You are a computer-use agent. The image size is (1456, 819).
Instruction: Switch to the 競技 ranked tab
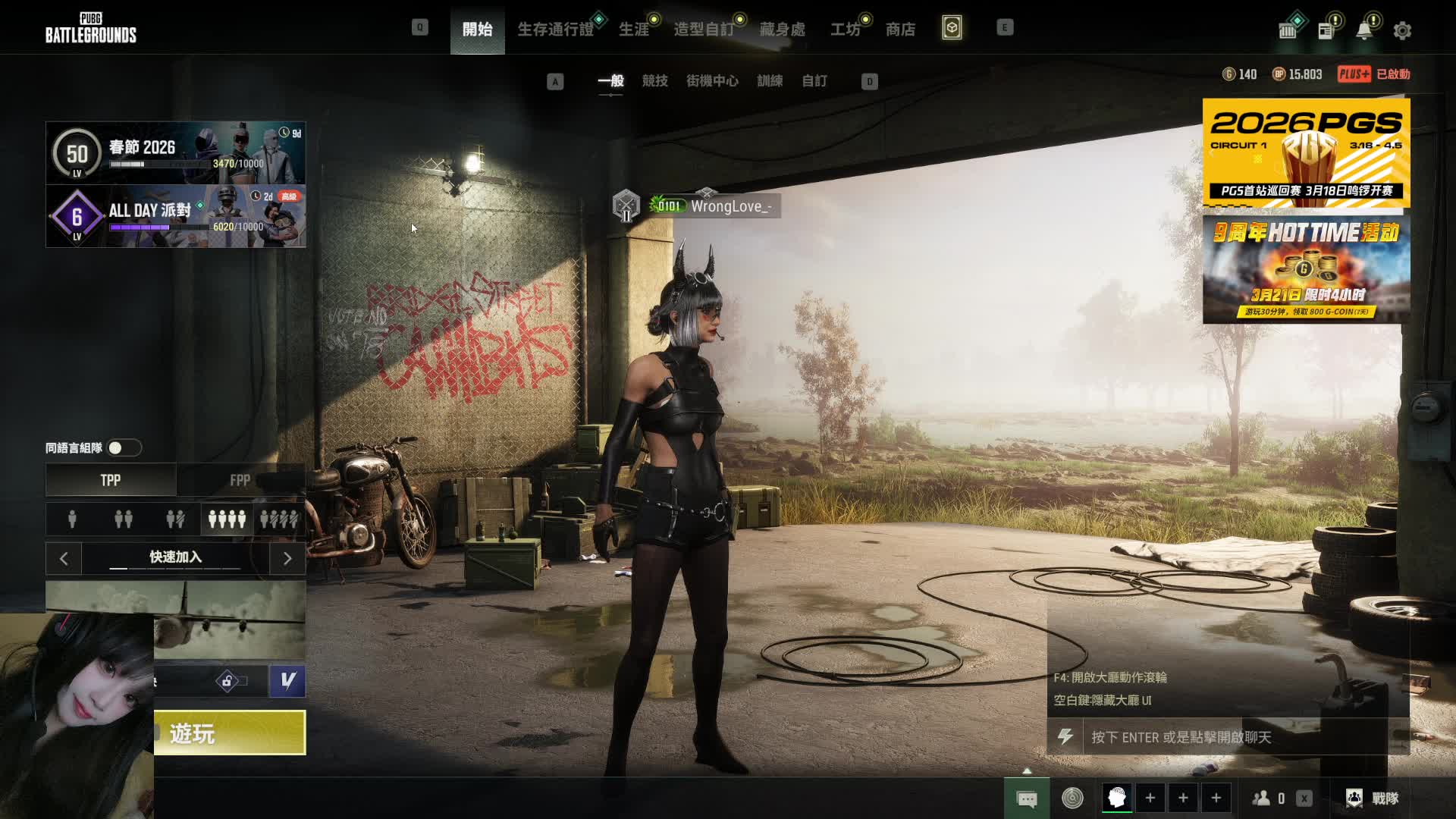pyautogui.click(x=654, y=81)
